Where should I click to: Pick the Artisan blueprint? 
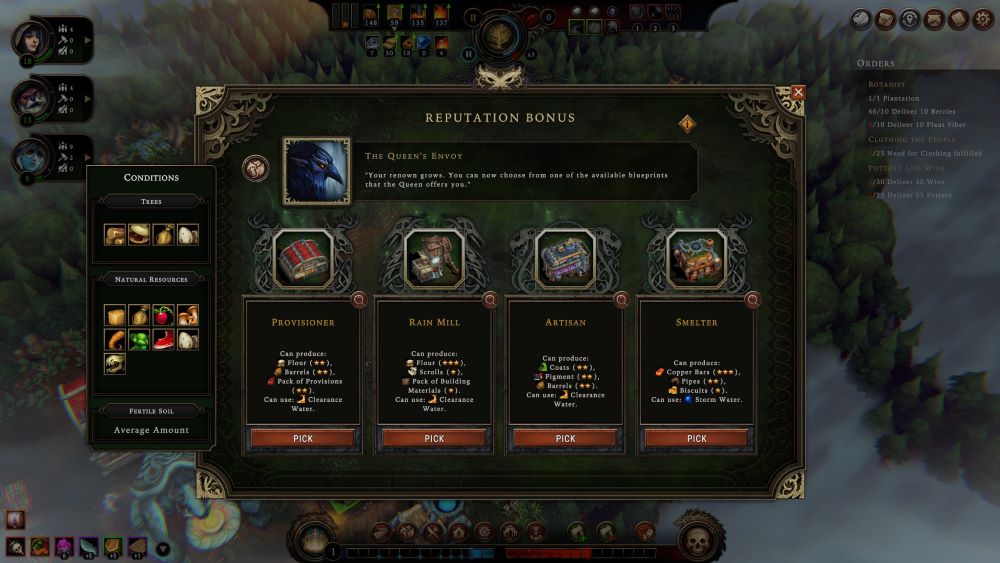pos(565,438)
